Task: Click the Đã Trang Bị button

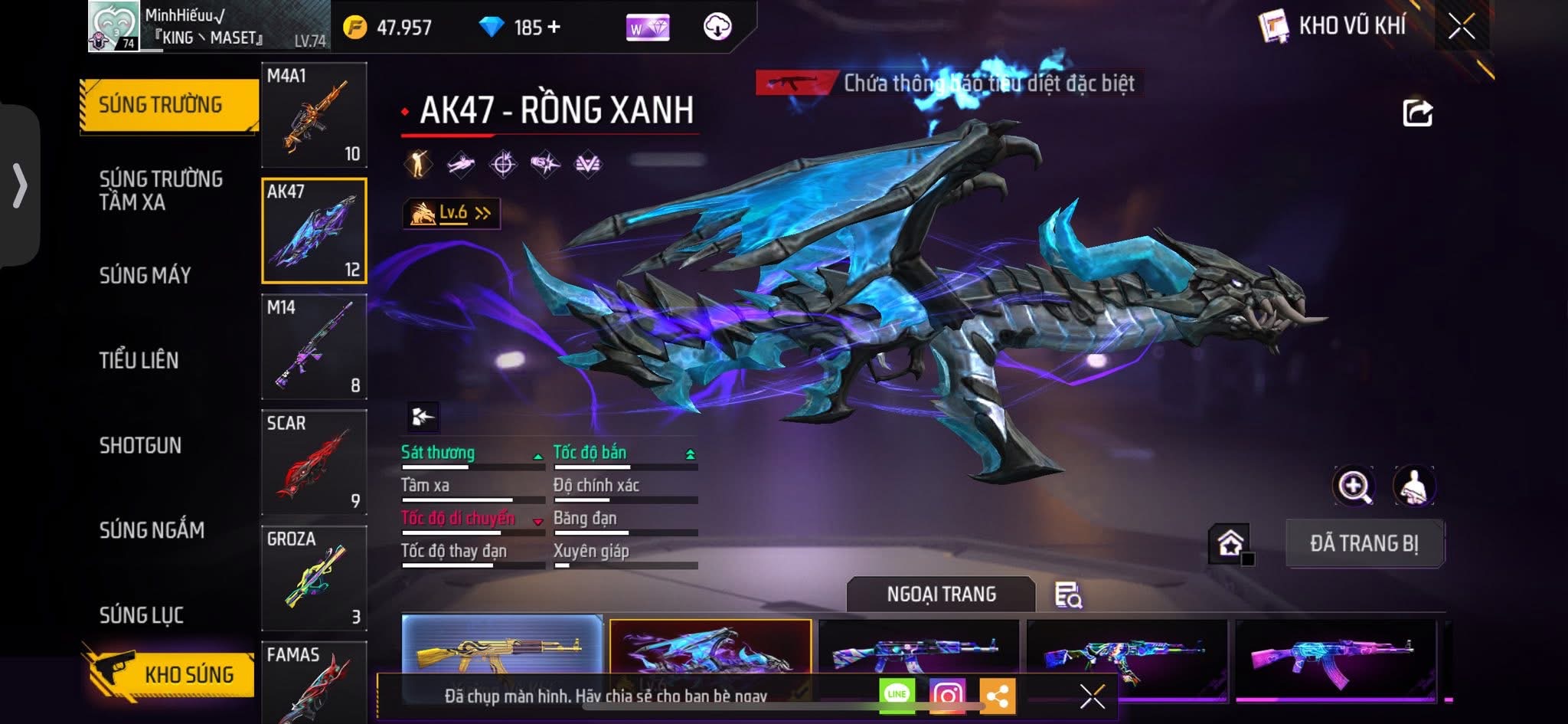Action: pyautogui.click(x=1364, y=543)
